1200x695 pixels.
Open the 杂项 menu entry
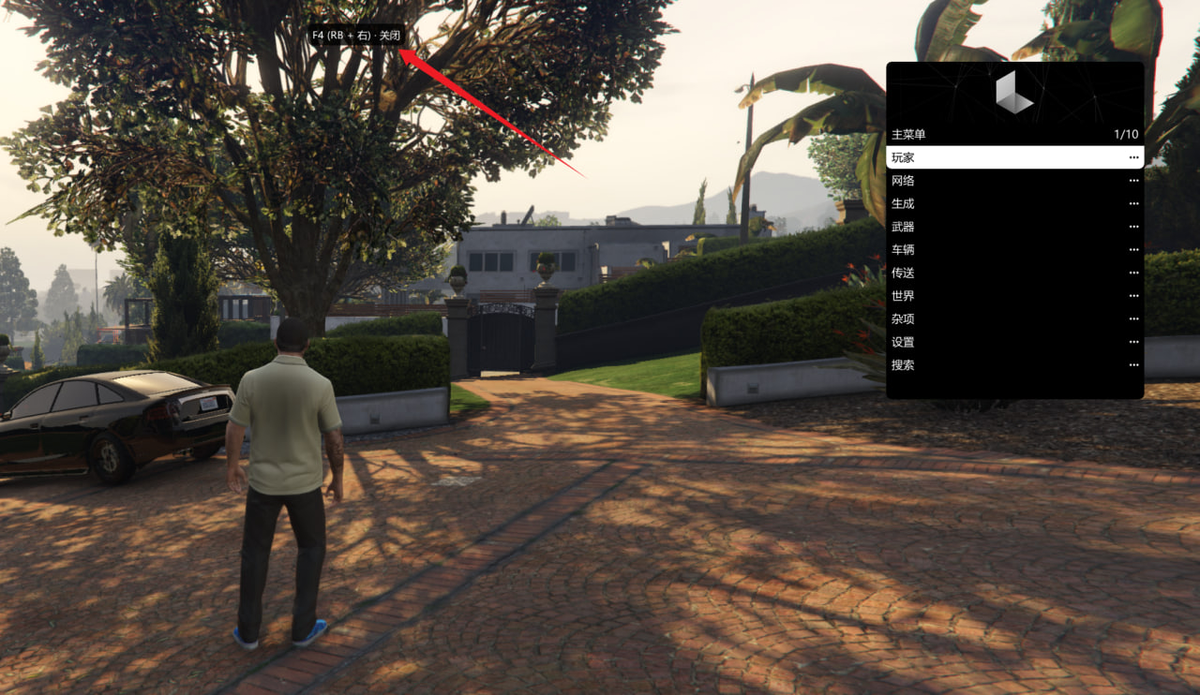tap(1014, 319)
